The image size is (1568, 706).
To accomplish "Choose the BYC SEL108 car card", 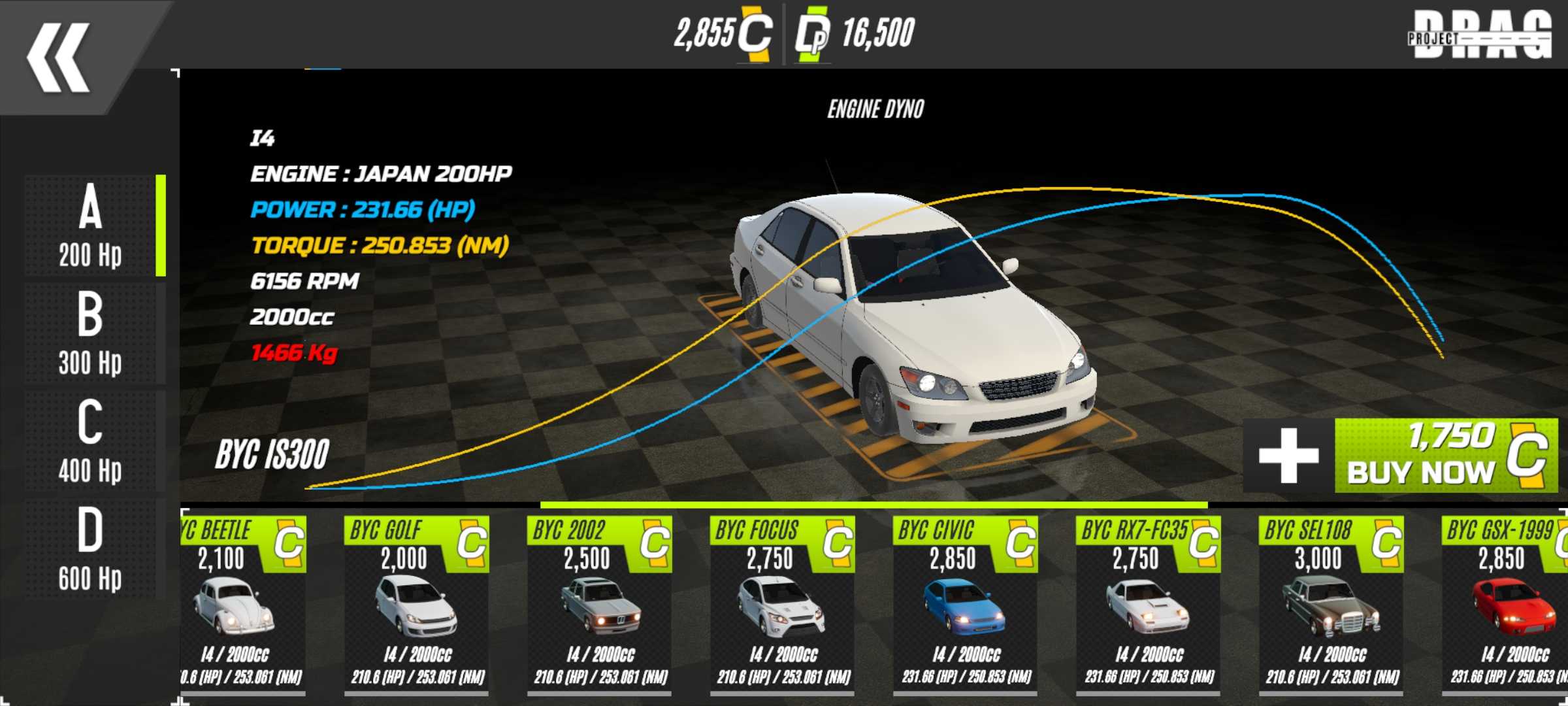I will click(1331, 605).
